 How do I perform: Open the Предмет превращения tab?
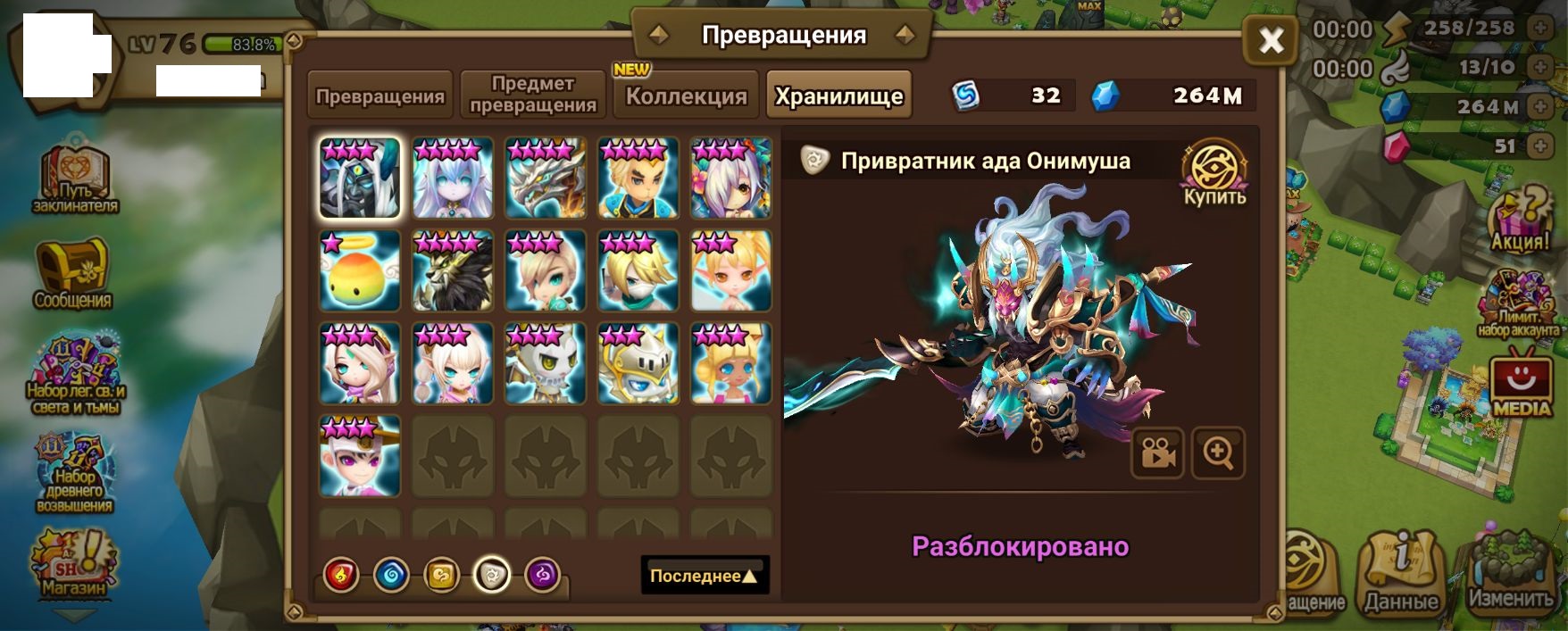[533, 95]
